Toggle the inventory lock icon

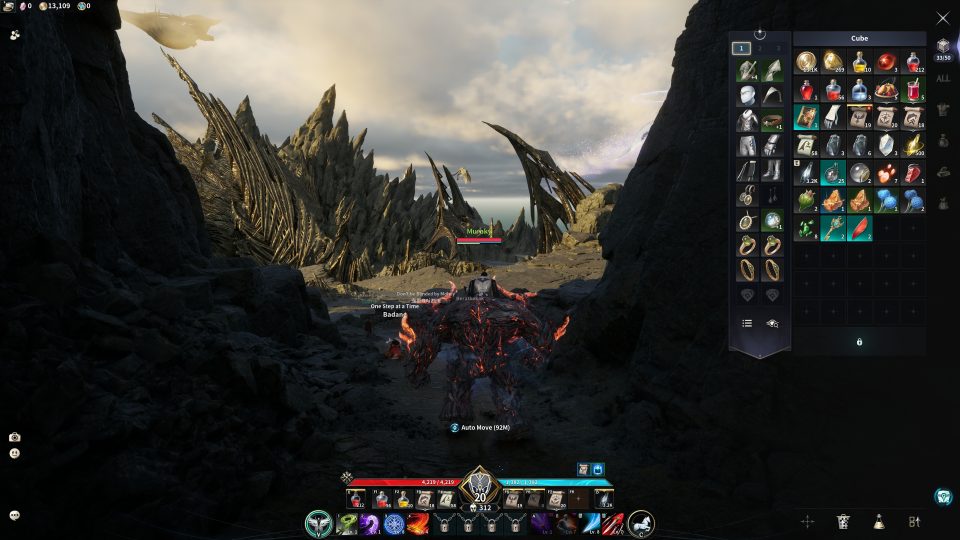coord(859,342)
